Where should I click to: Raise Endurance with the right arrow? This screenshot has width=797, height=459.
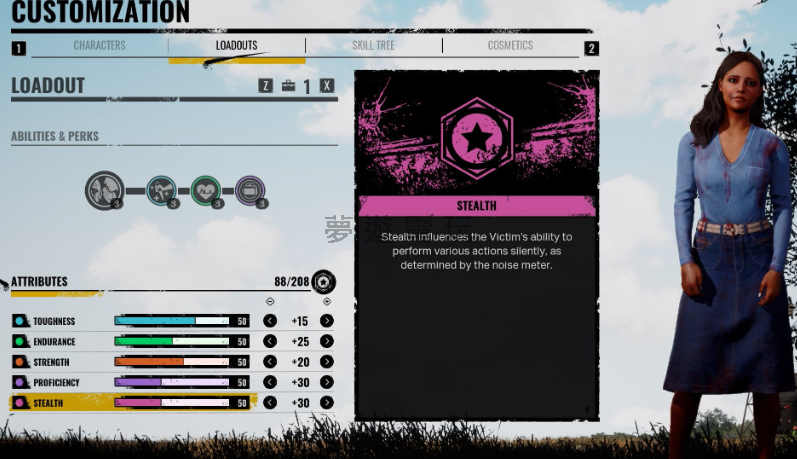(x=327, y=342)
